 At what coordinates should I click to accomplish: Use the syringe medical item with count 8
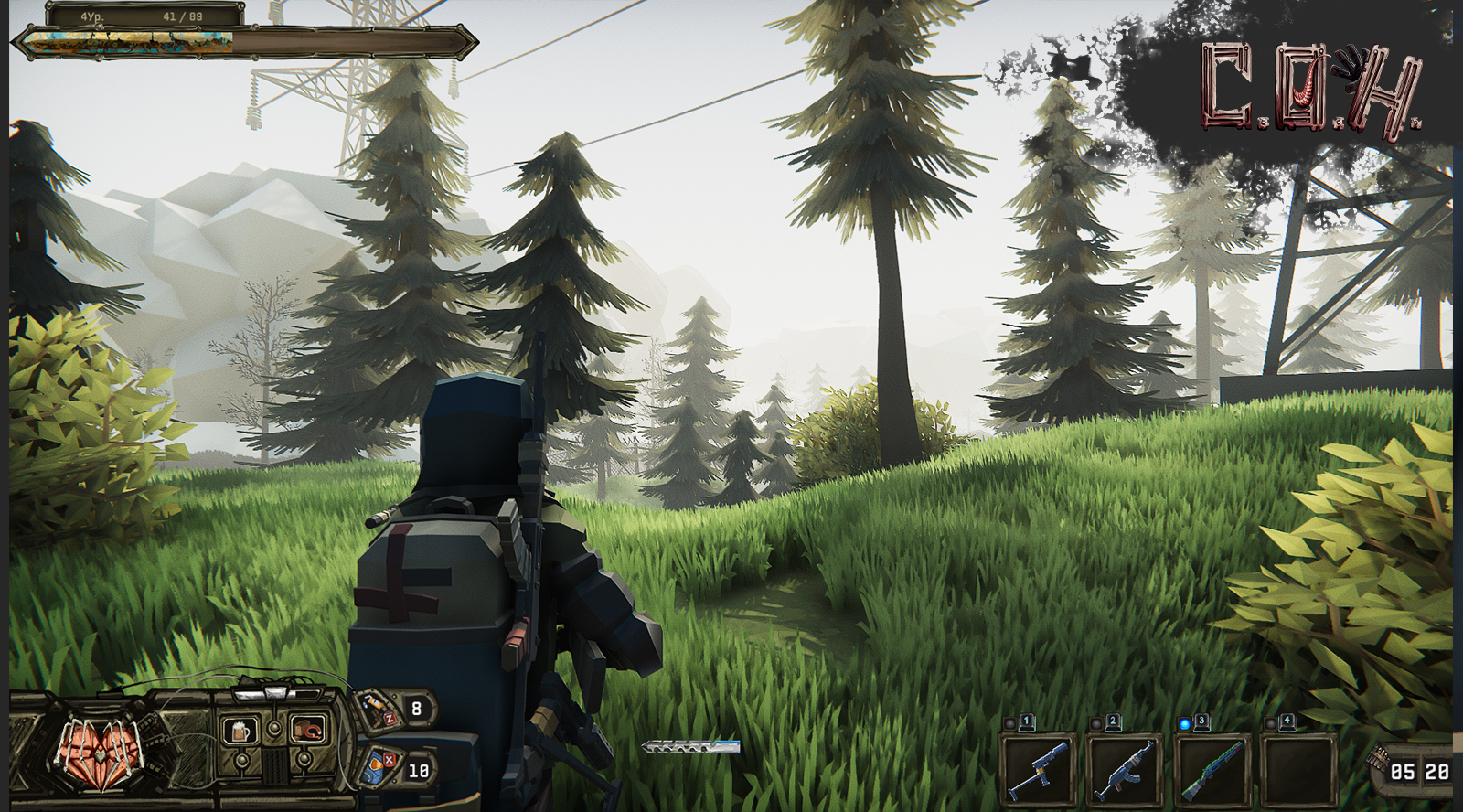coord(376,708)
